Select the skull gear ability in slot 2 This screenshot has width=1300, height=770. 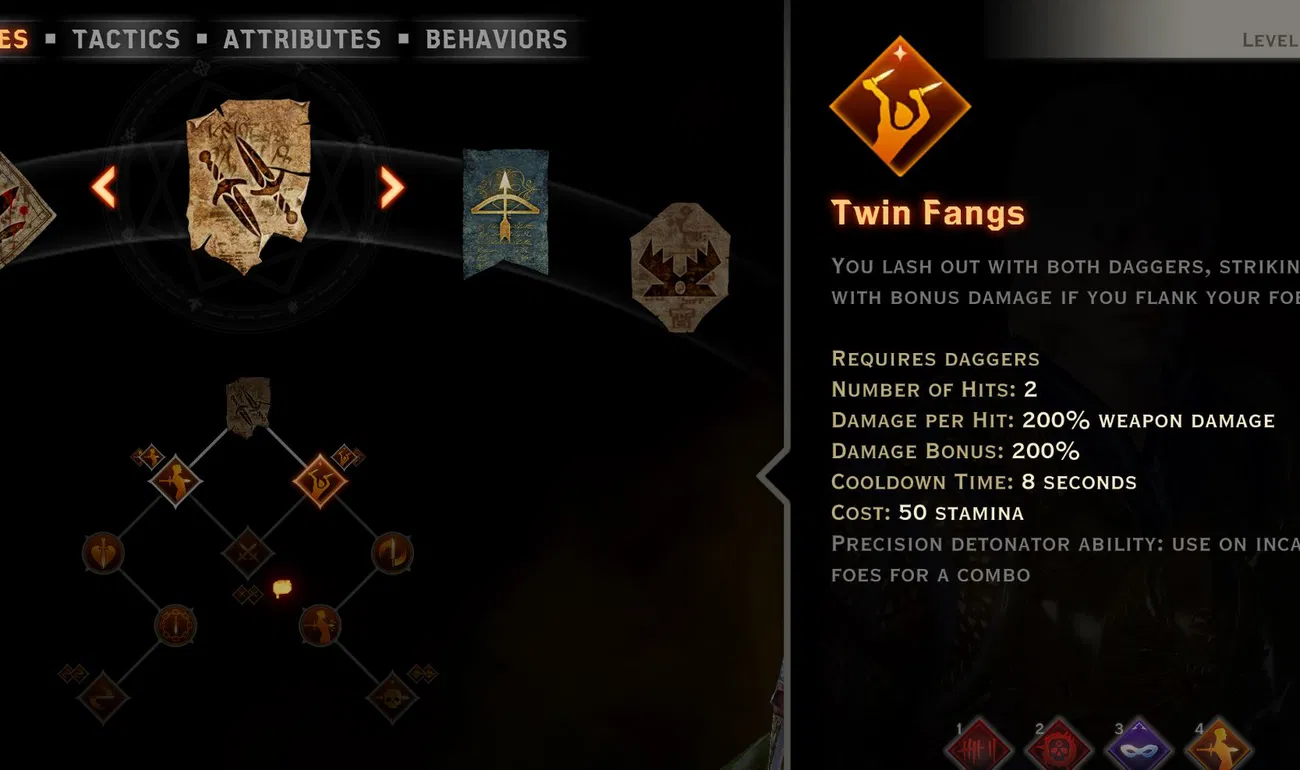click(x=1059, y=748)
